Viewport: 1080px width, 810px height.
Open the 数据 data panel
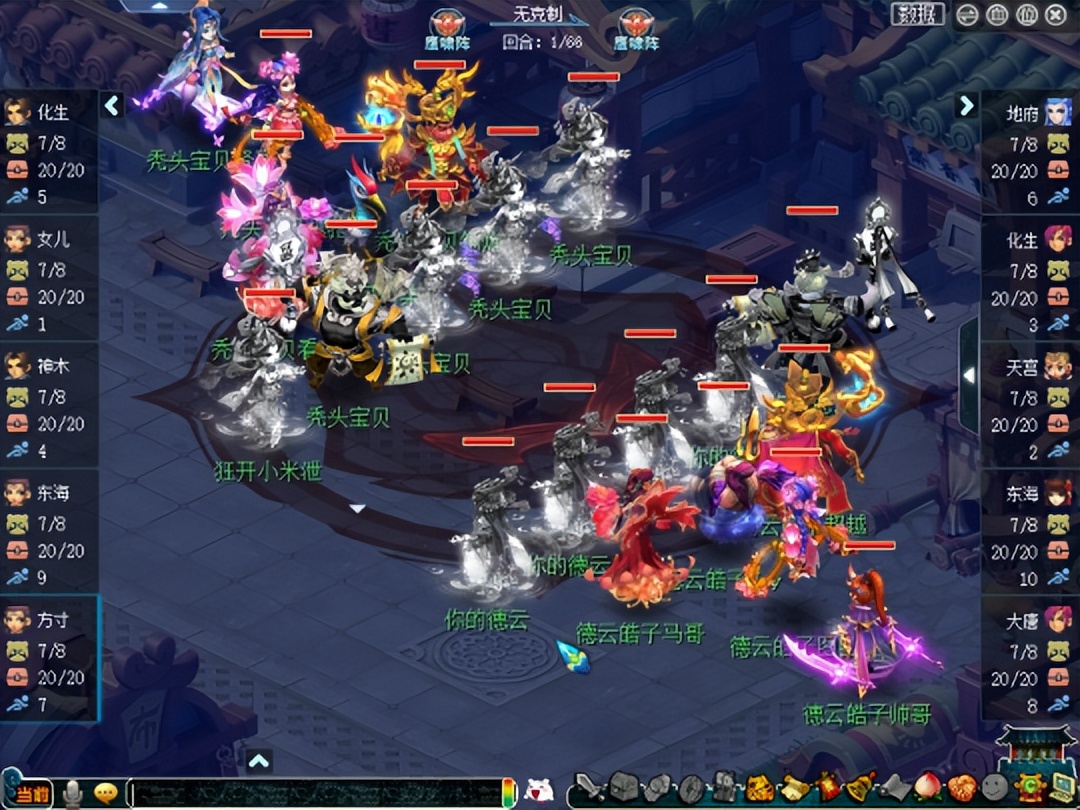917,14
